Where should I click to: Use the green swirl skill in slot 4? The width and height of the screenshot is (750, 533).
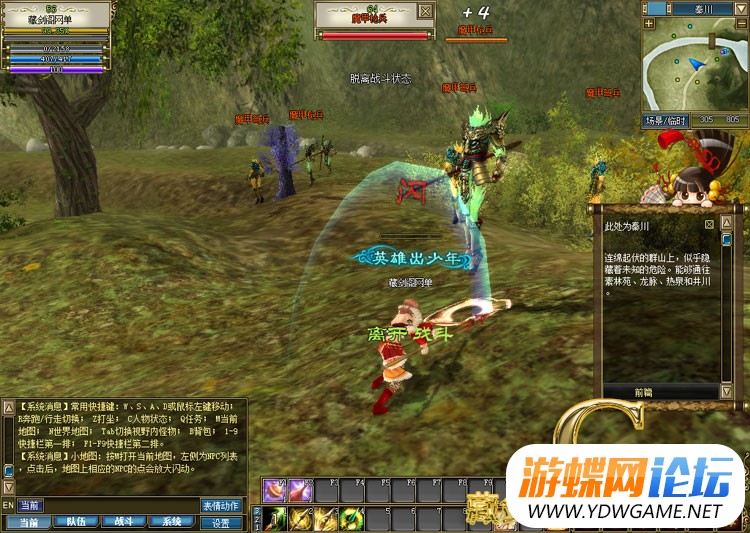pos(350,518)
